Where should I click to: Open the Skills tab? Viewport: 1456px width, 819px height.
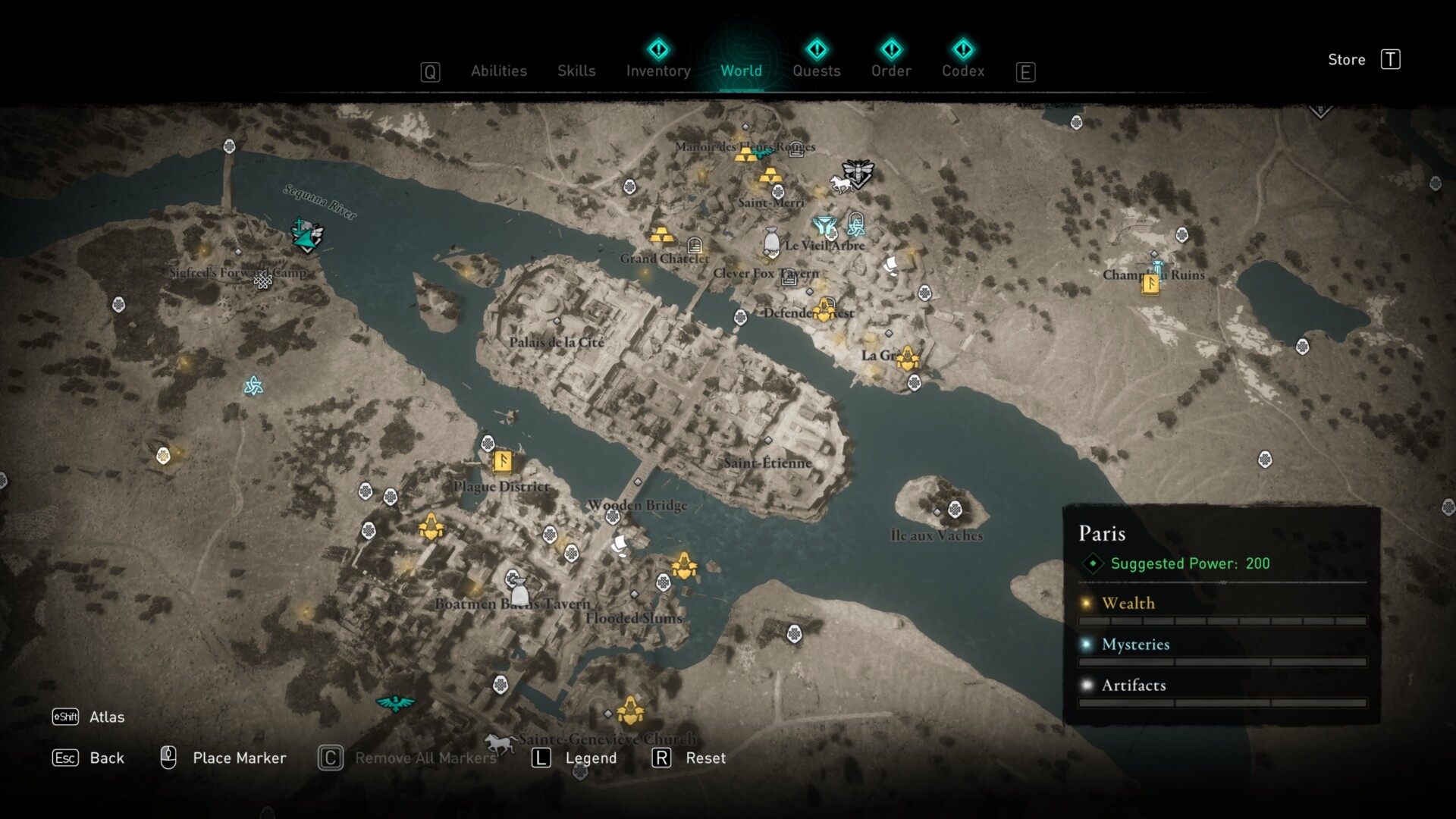[x=576, y=71]
